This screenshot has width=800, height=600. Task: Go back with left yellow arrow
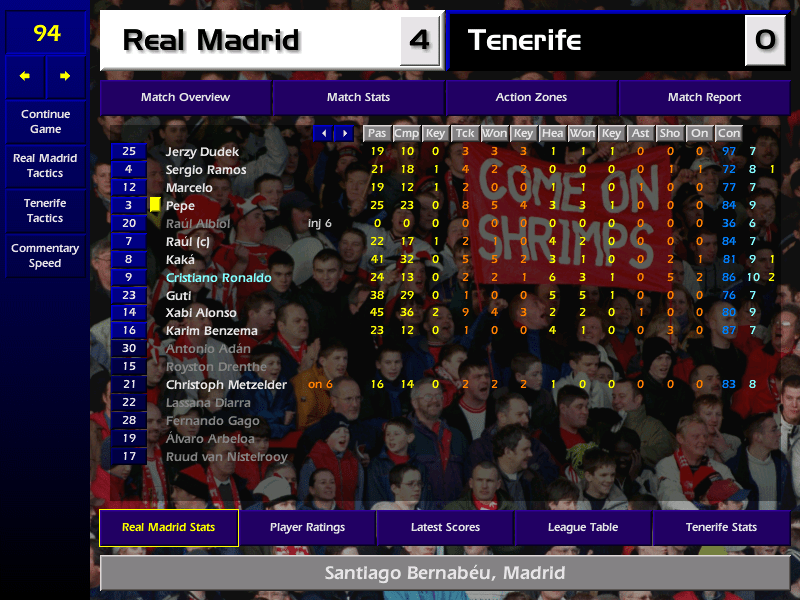(25, 76)
